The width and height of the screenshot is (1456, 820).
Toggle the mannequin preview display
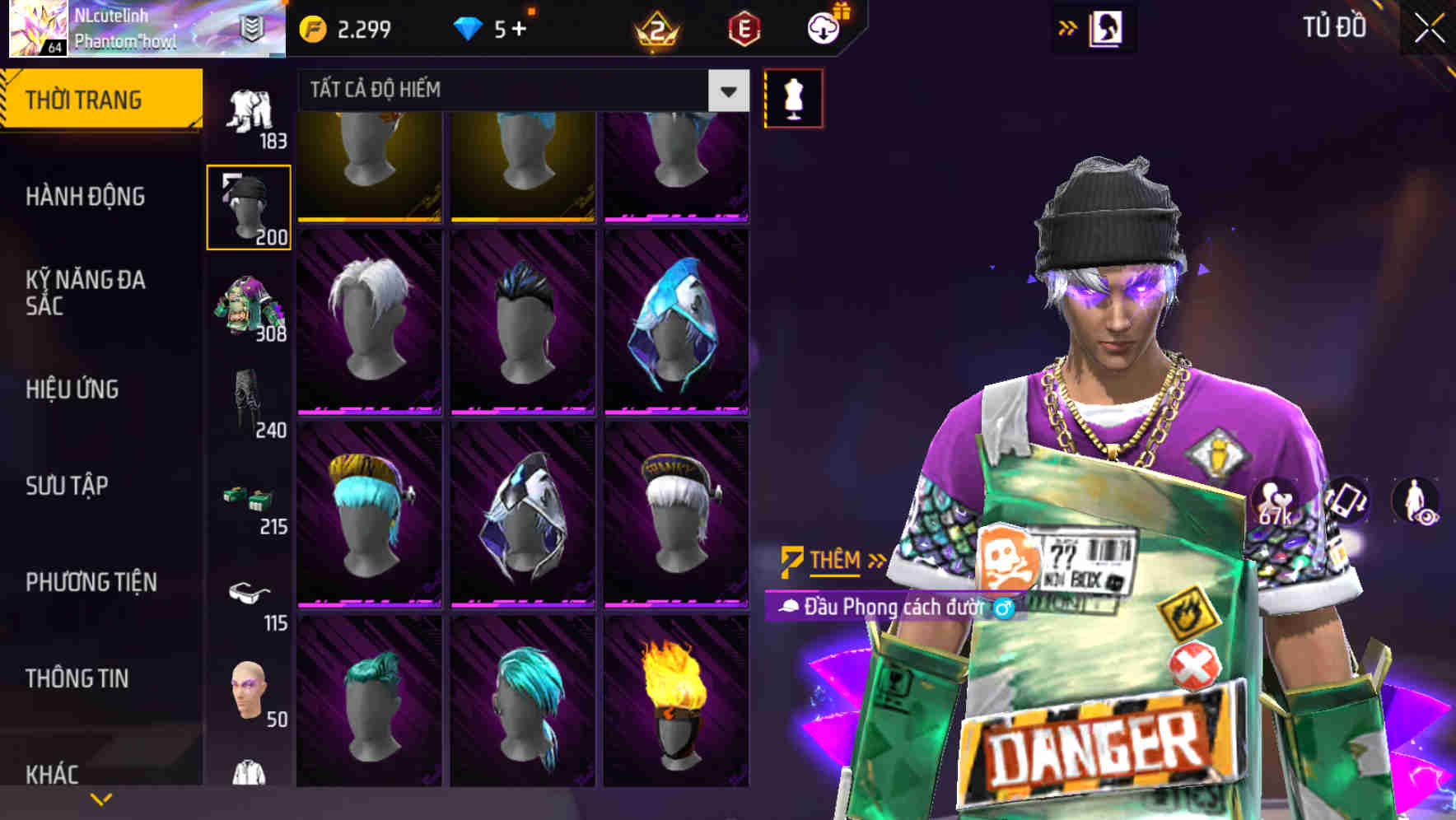[x=793, y=98]
